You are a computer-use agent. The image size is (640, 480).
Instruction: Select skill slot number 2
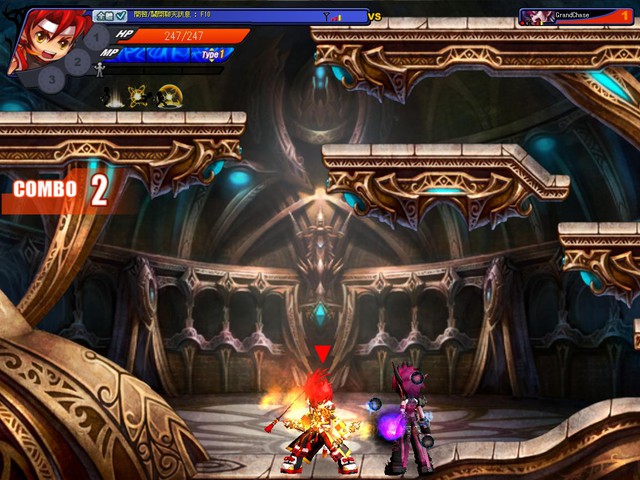[77, 62]
